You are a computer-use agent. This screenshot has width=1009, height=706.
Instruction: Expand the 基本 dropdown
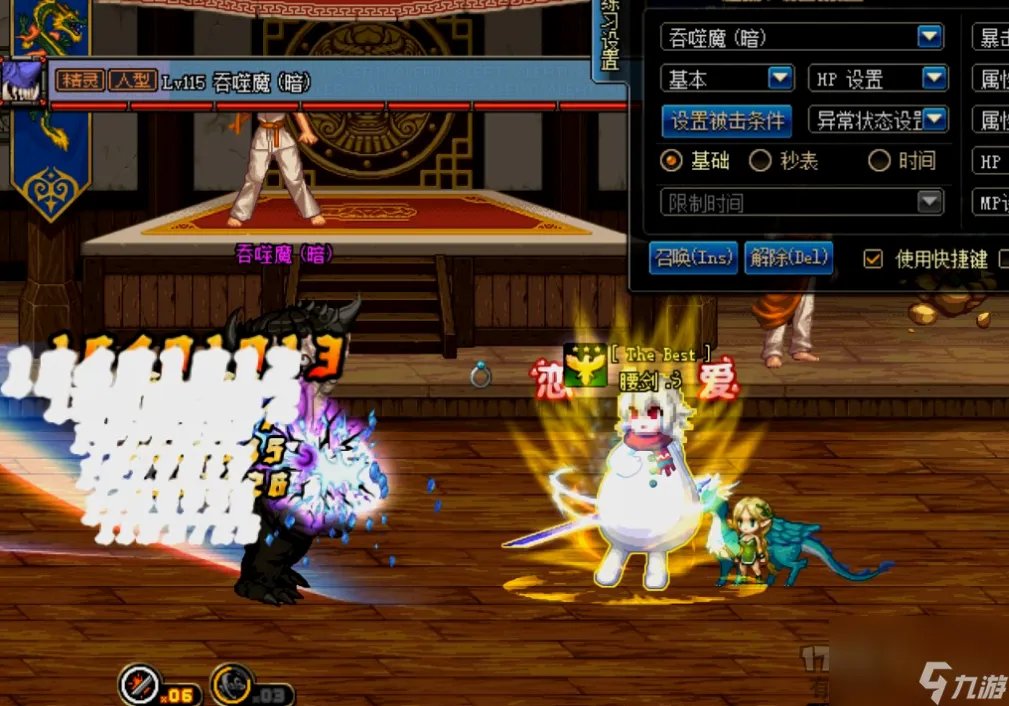click(780, 78)
